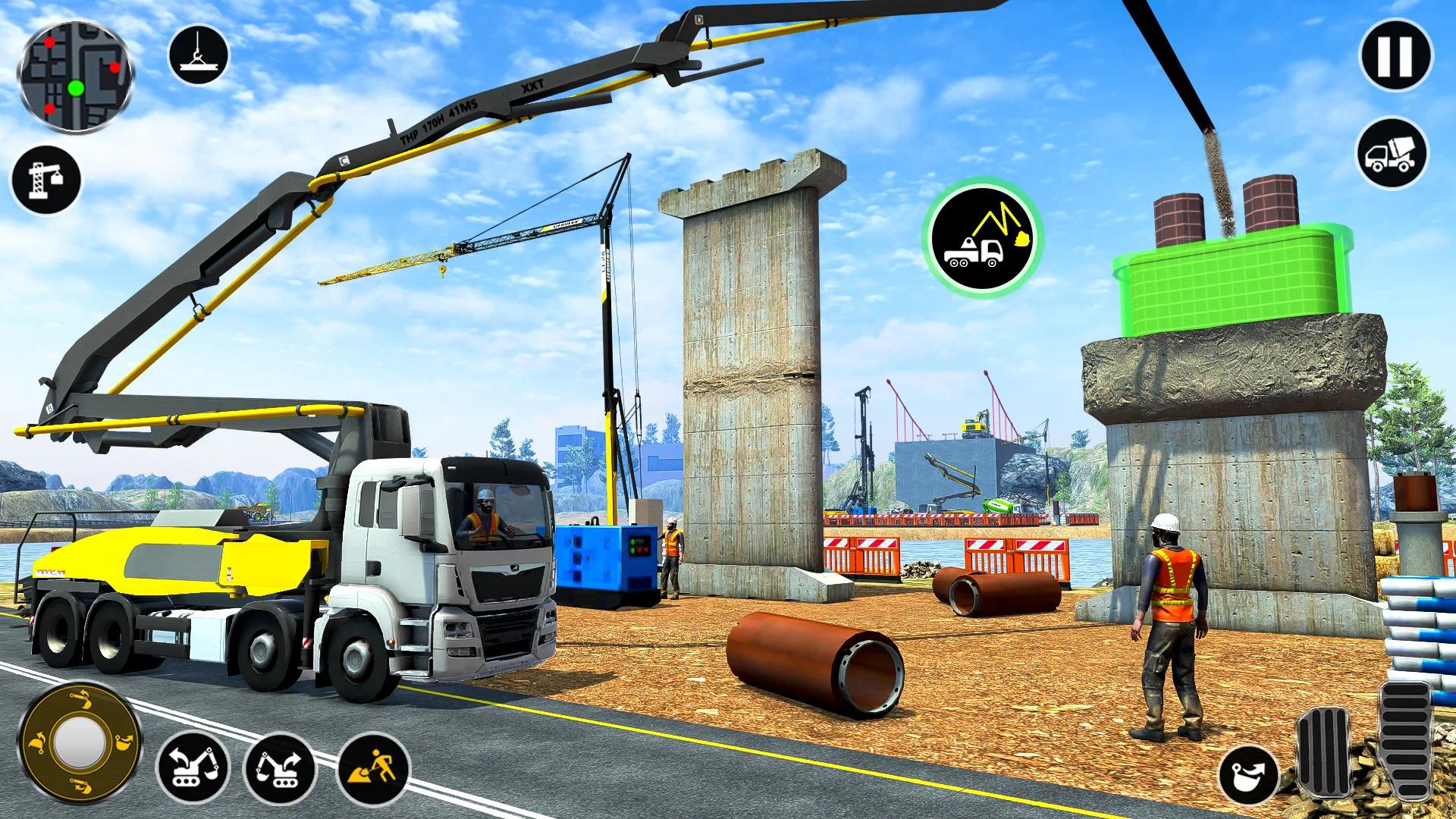Viewport: 1456px width, 819px height.
Task: Tap the raise-bucket arrow on the control wheel
Action: [82, 698]
